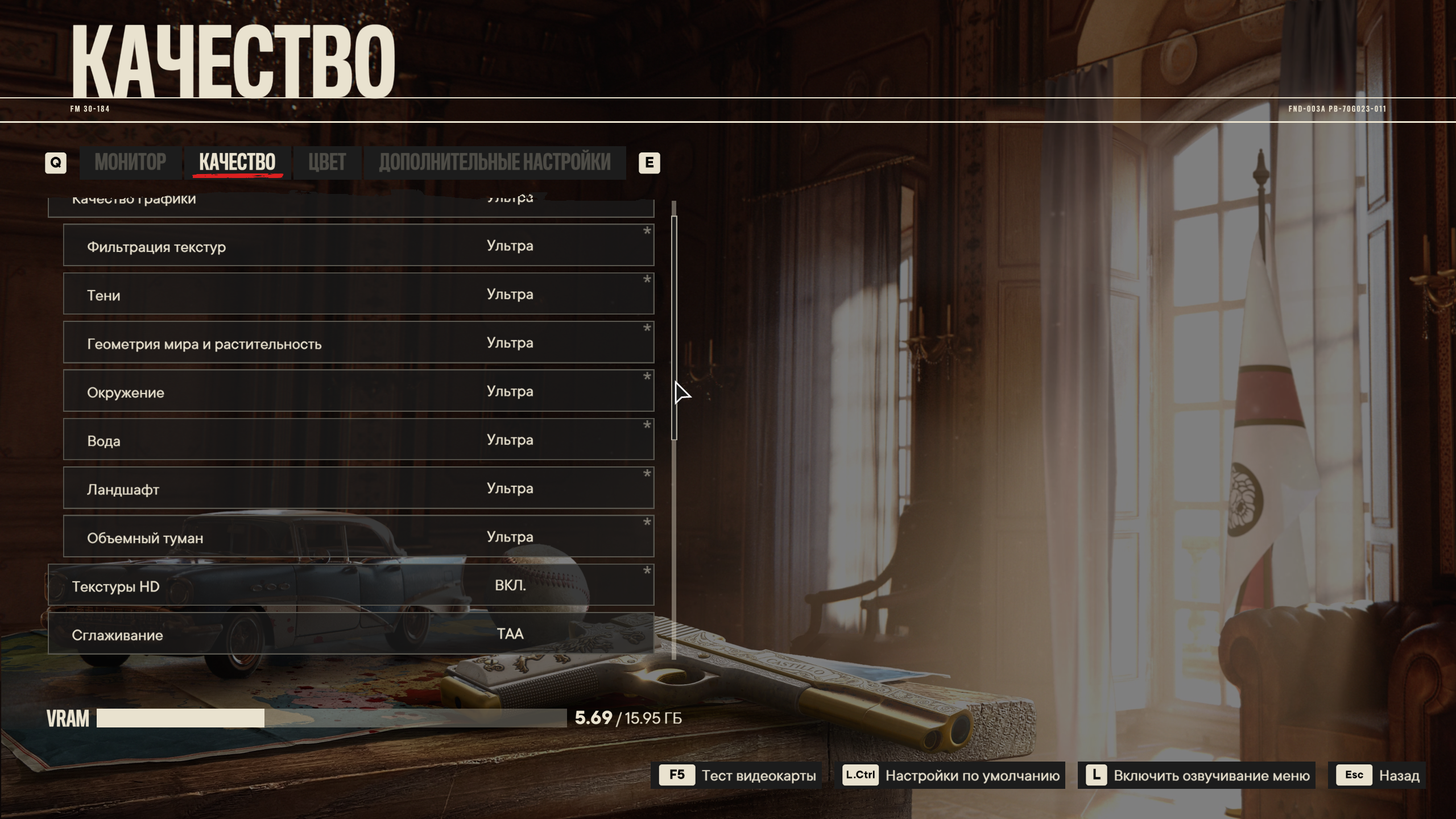Image resolution: width=1456 pixels, height=819 pixels.
Task: Change the Окружение quality setting
Action: 358,391
